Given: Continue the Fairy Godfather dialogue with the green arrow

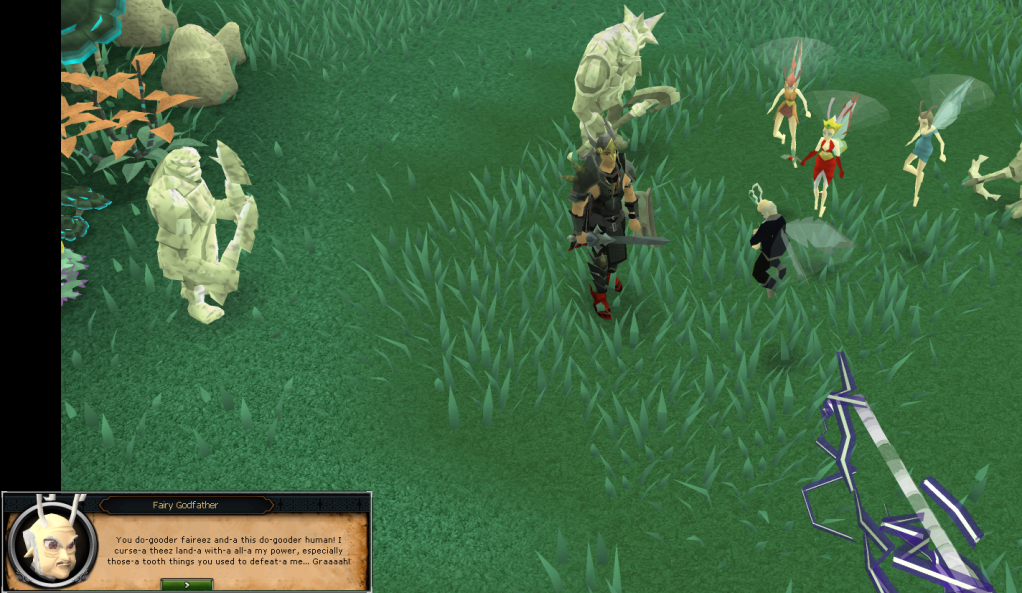Looking at the screenshot, I should [187, 584].
